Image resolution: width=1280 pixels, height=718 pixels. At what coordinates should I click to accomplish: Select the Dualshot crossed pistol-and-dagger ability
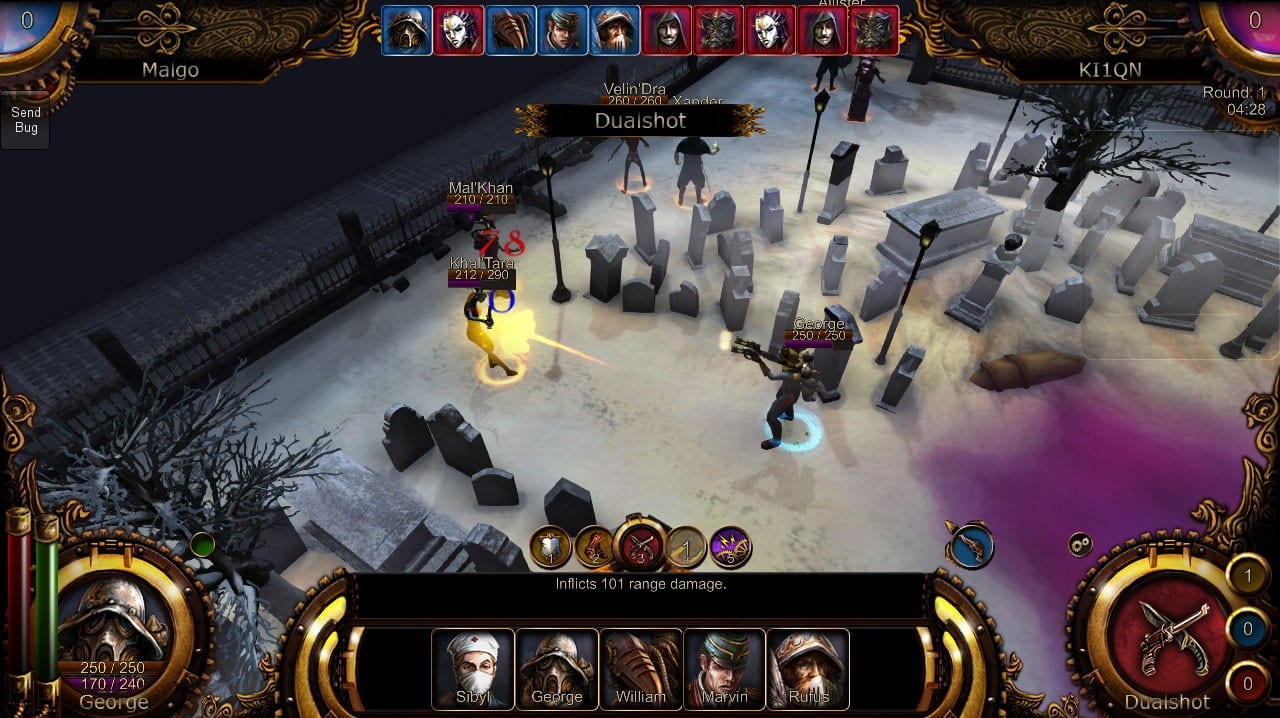point(640,545)
